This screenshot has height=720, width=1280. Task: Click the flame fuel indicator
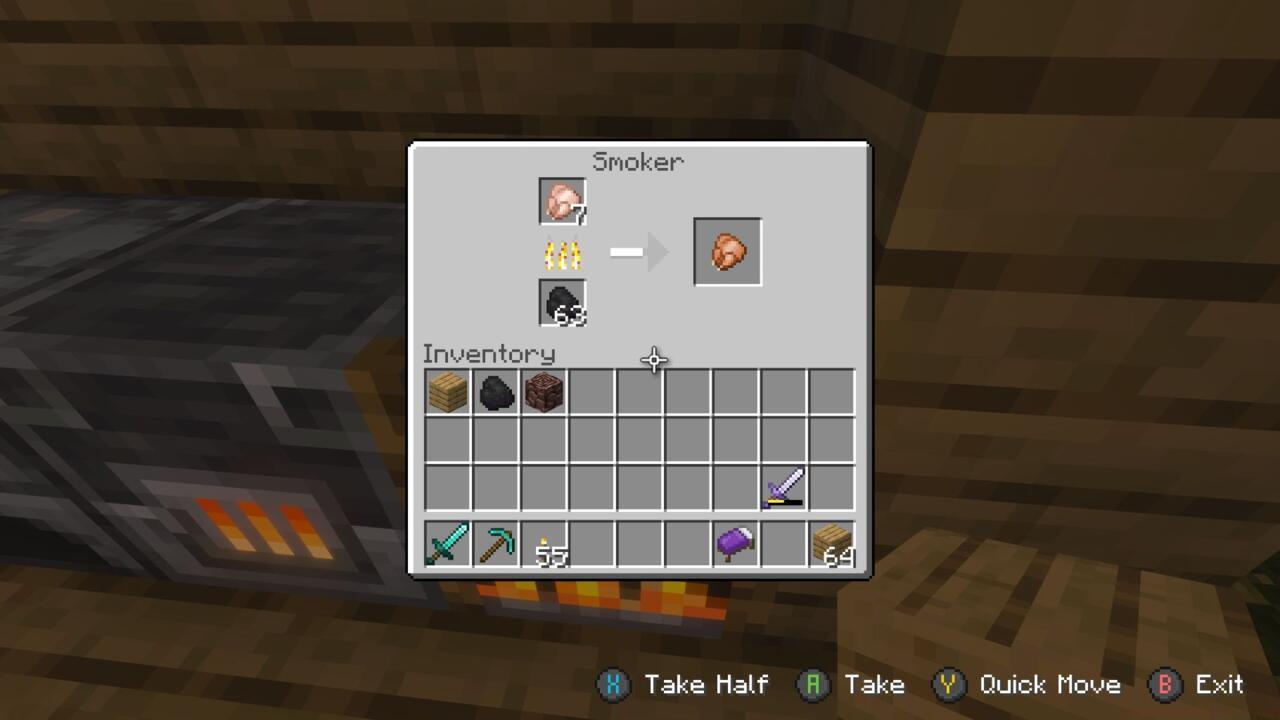562,253
